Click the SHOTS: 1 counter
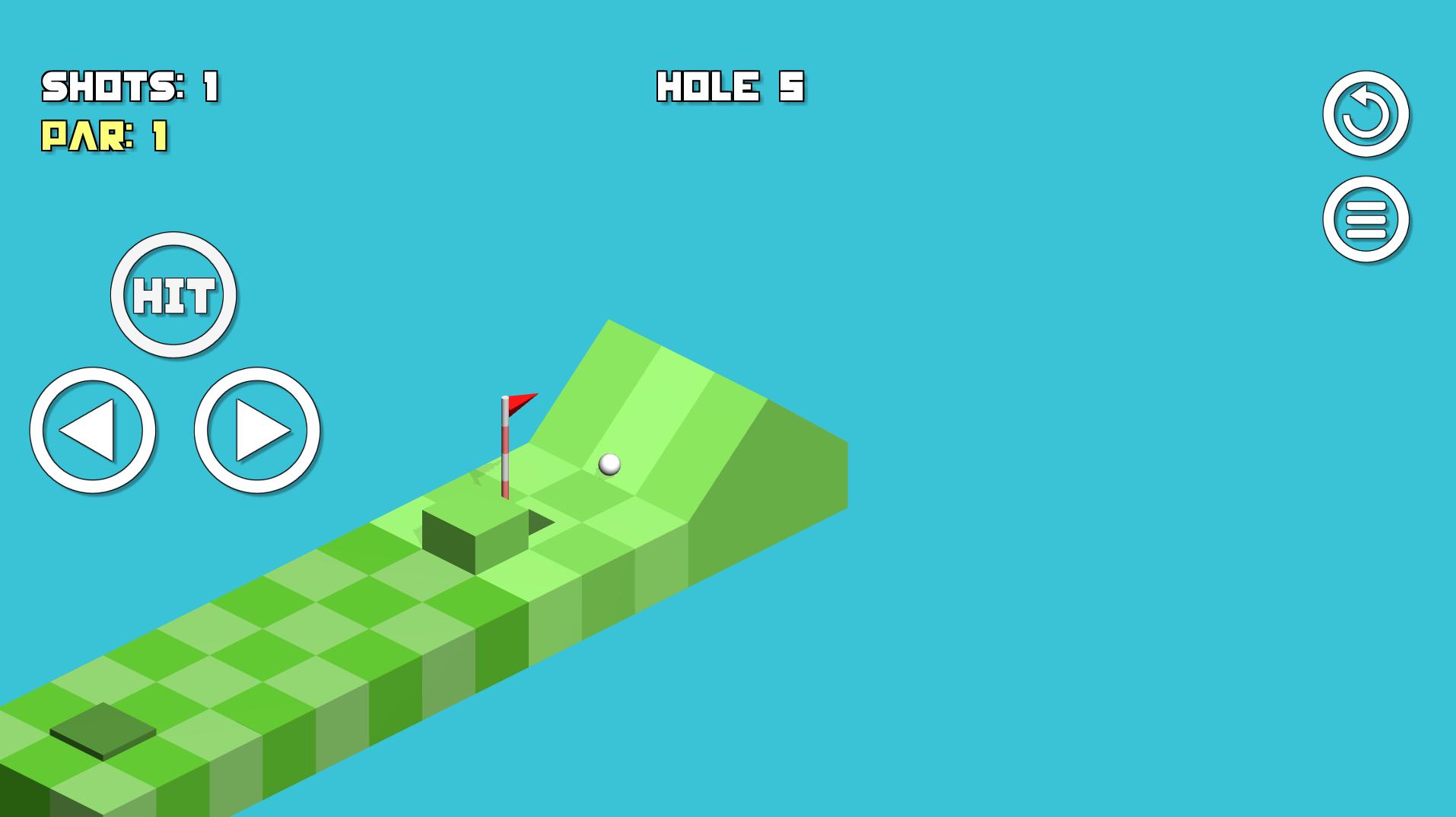The width and height of the screenshot is (1456, 817). point(129,85)
